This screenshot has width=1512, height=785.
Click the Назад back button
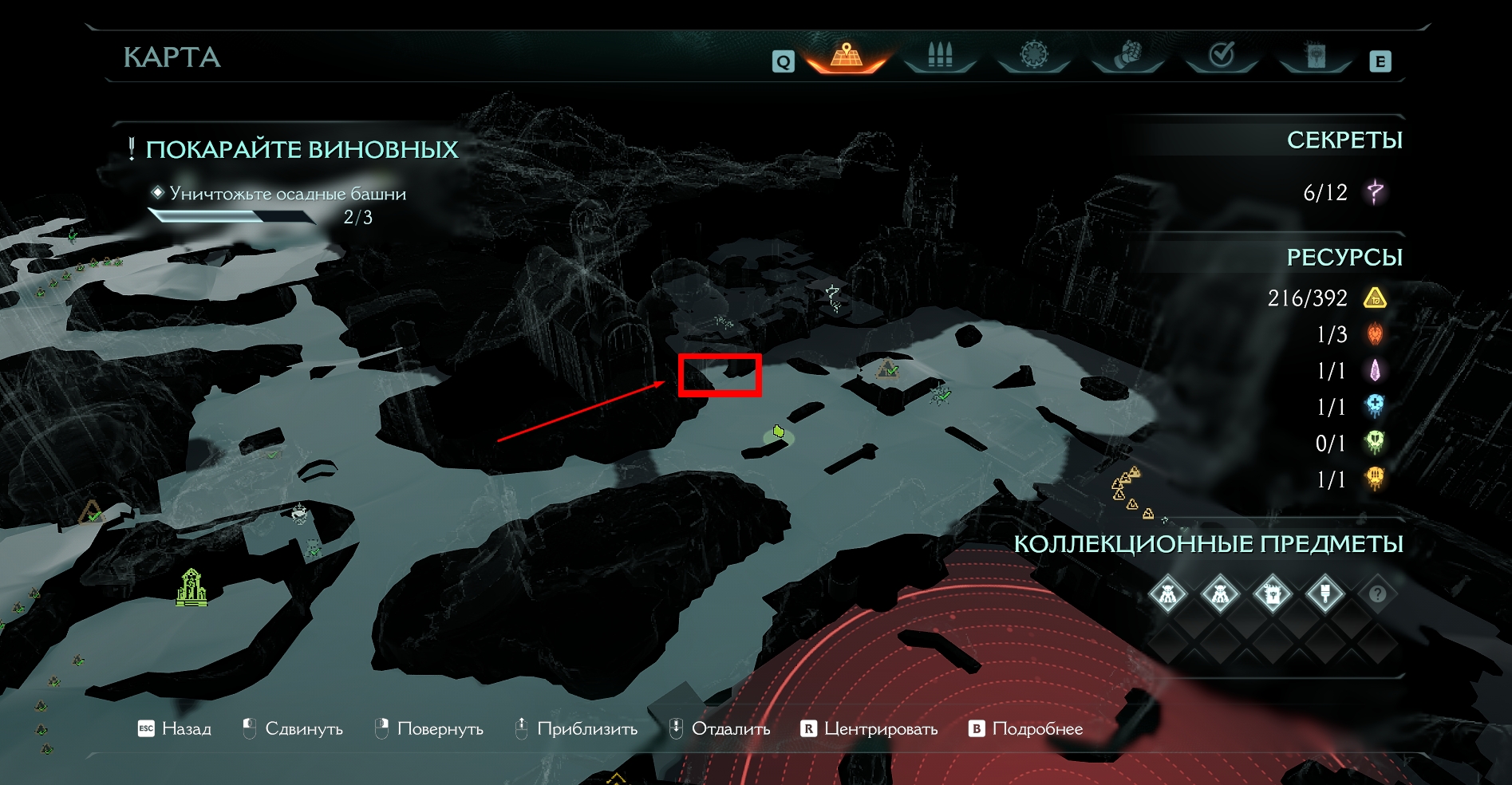175,728
